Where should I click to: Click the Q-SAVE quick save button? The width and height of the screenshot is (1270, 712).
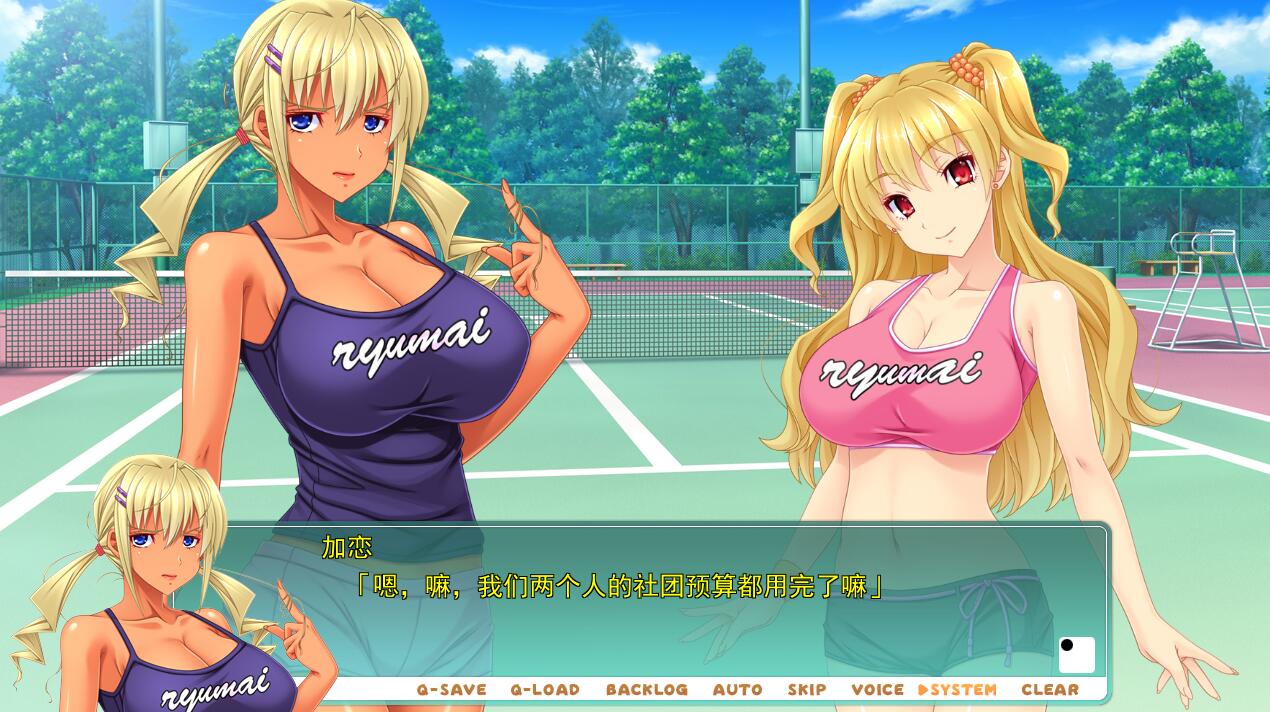[451, 689]
